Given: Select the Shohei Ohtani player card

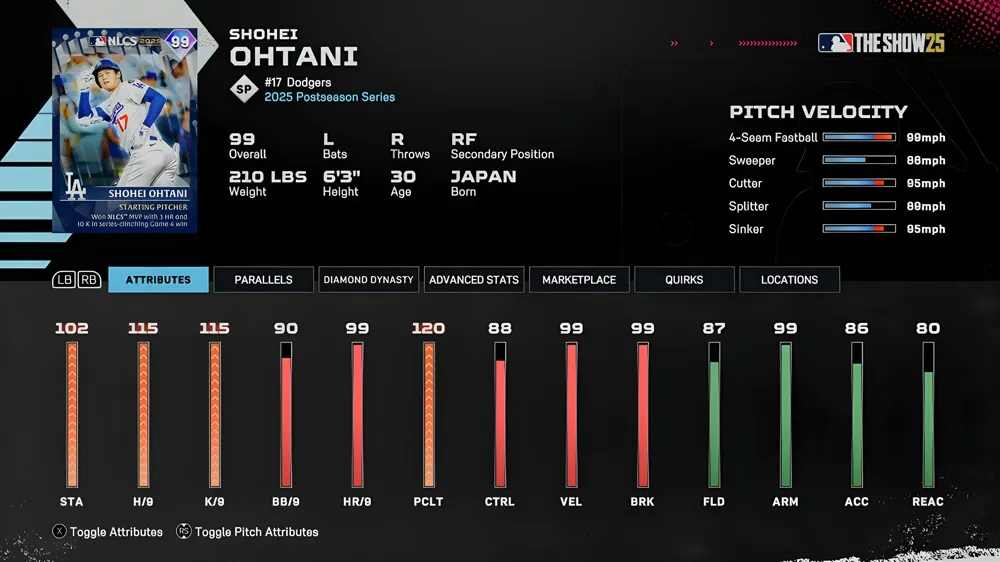Looking at the screenshot, I should 125,130.
